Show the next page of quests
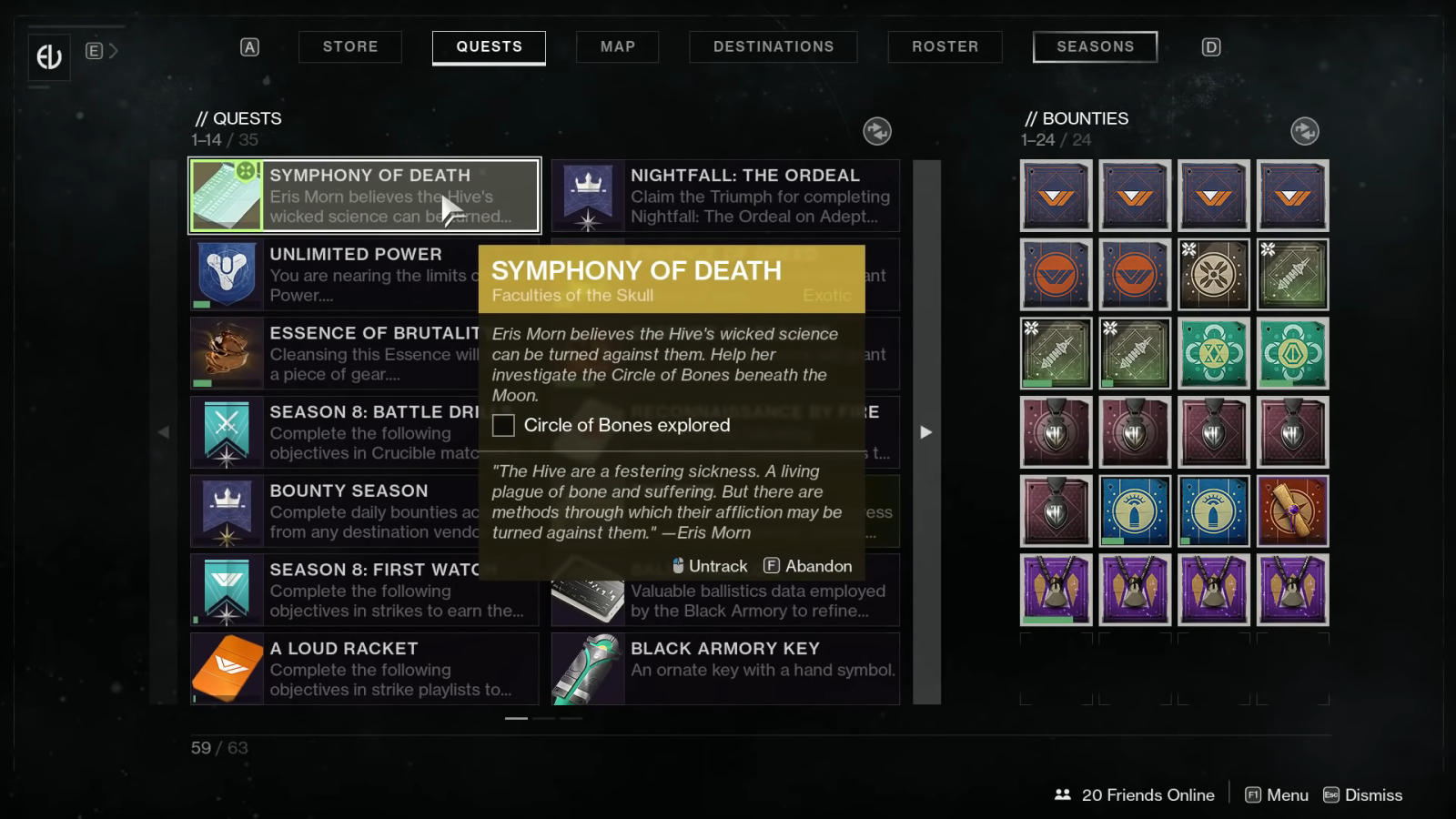 (926, 432)
